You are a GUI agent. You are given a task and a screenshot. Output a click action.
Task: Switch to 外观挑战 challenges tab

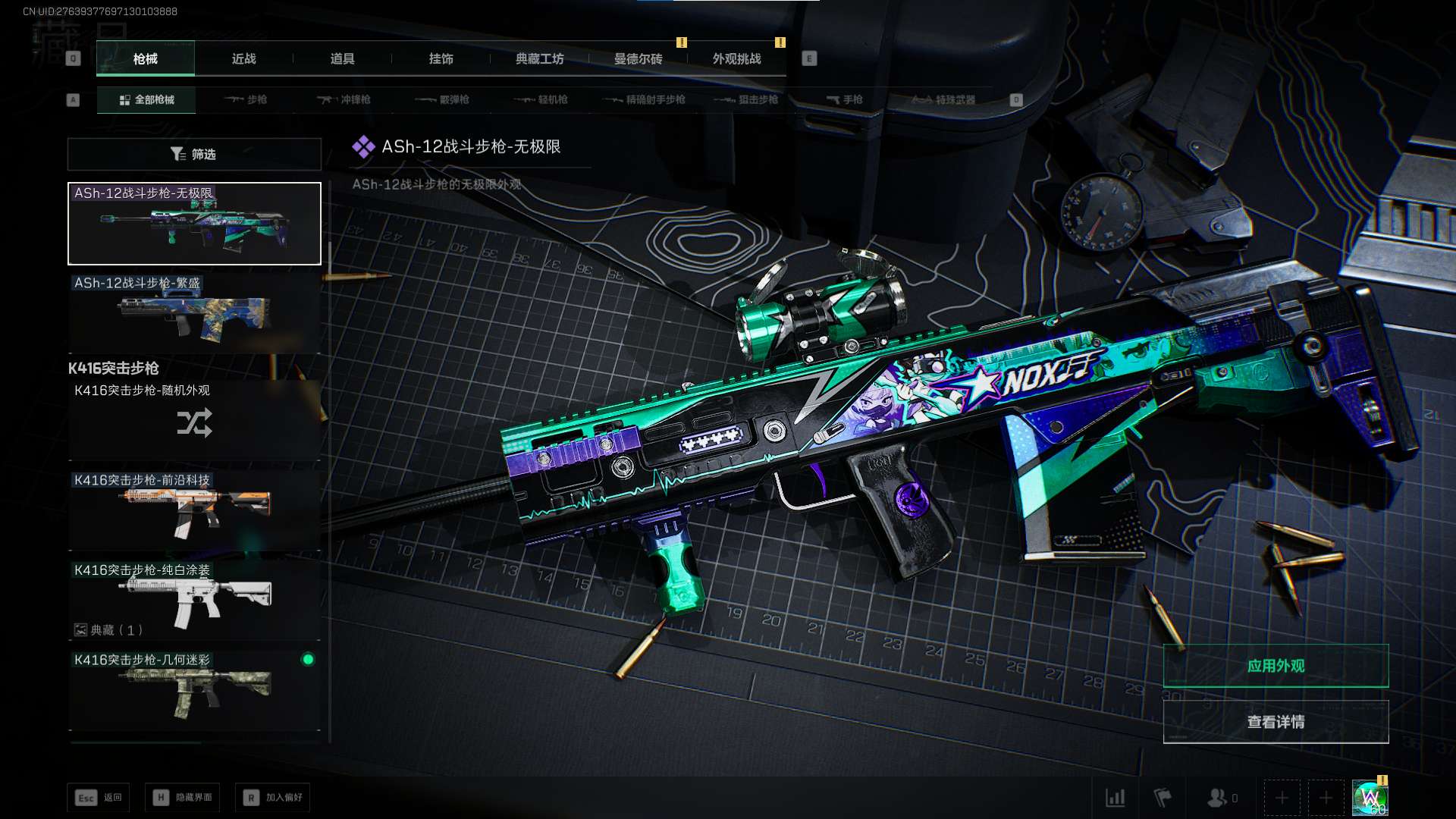(x=736, y=58)
